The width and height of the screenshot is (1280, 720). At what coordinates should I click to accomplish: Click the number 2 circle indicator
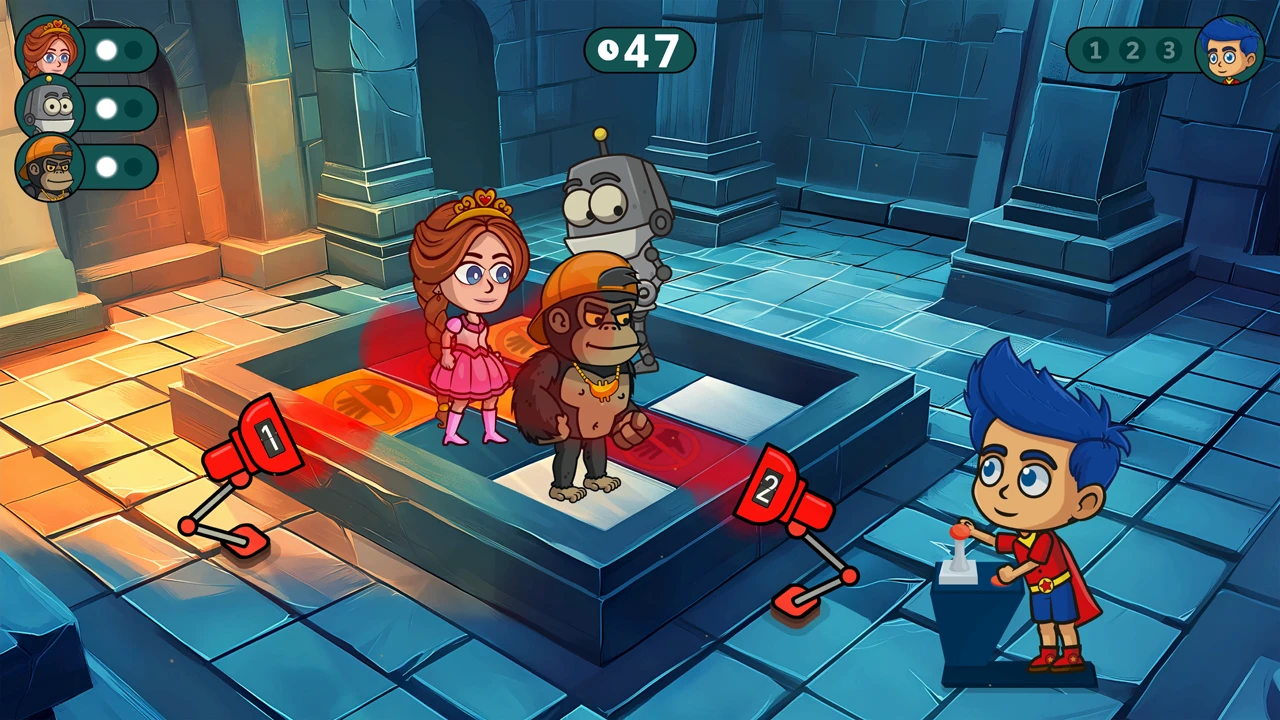1131,50
